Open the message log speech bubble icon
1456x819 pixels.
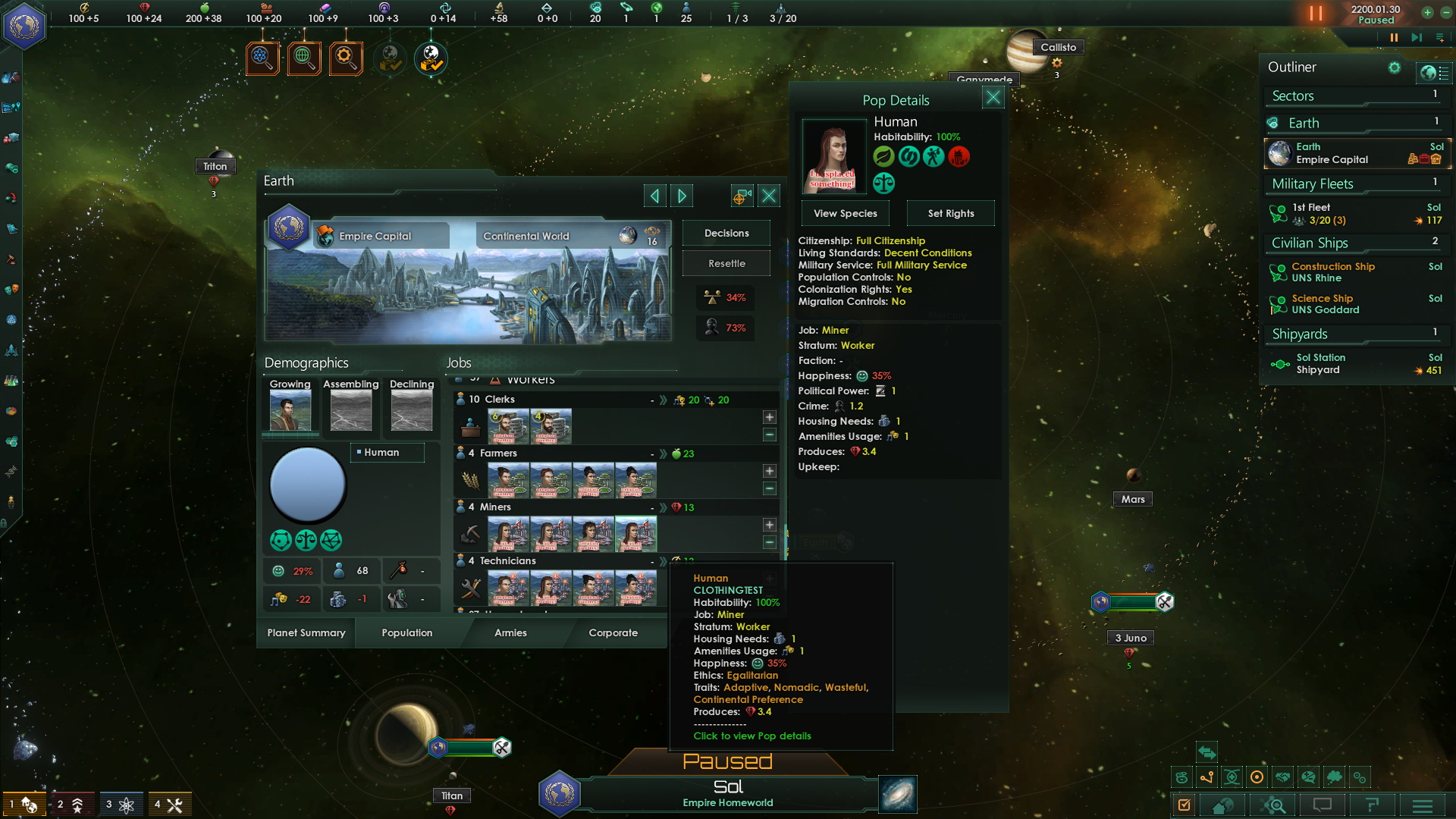[x=1321, y=805]
